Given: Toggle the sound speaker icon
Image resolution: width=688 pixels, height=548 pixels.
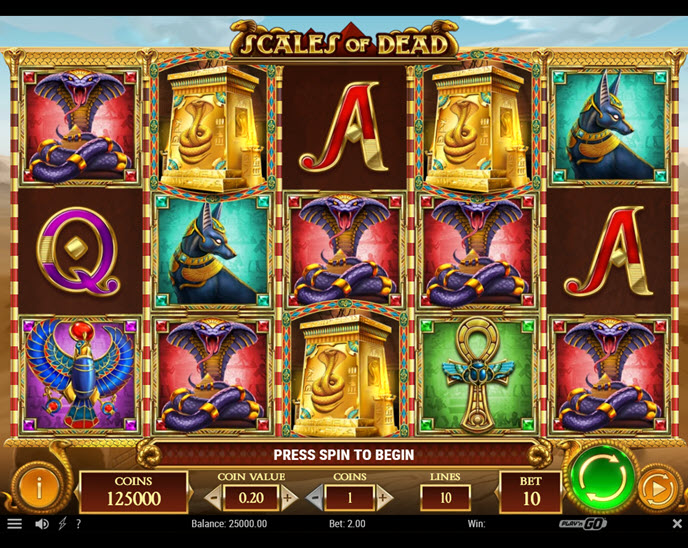Looking at the screenshot, I should pyautogui.click(x=42, y=523).
